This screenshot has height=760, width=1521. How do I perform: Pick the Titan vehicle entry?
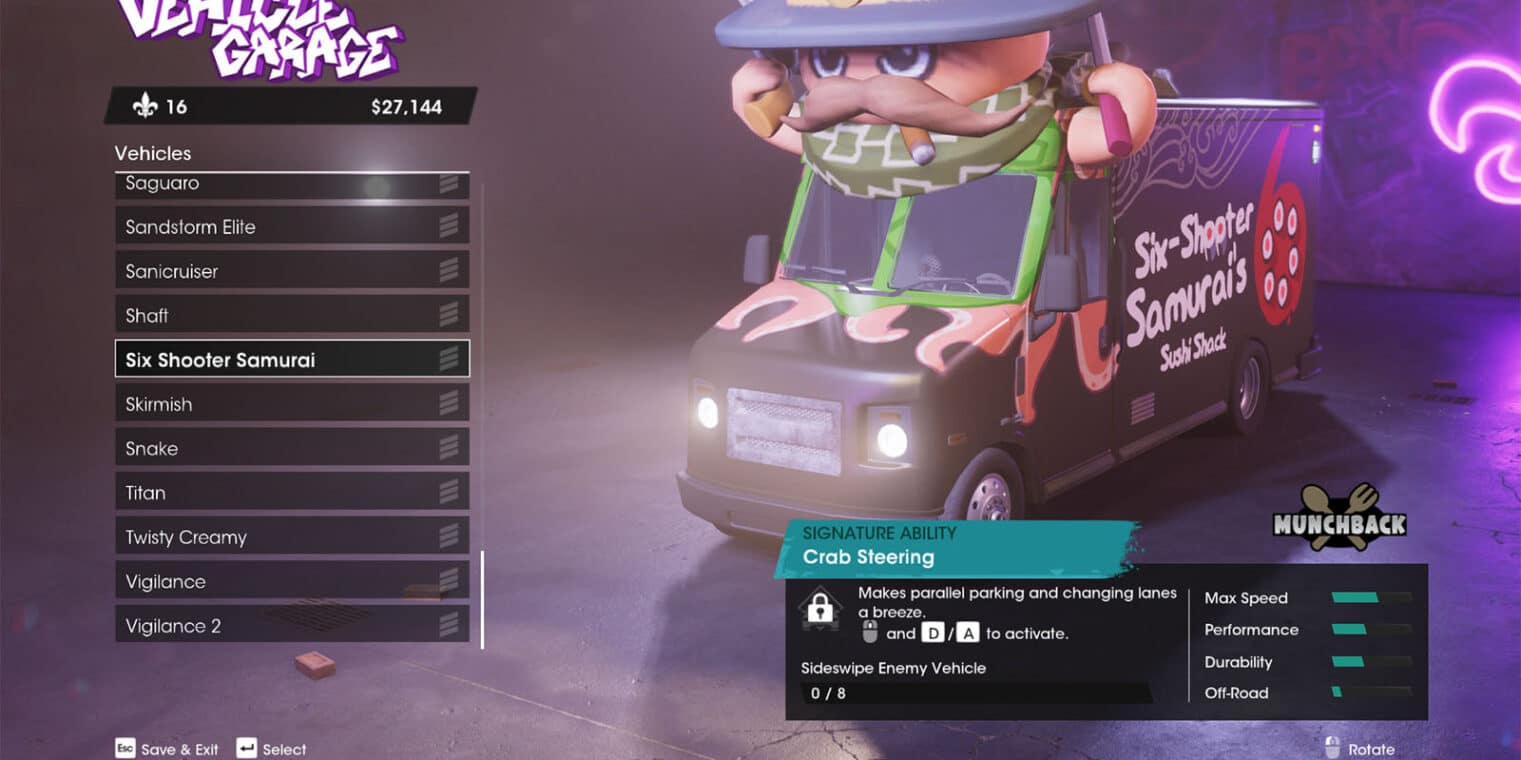(x=291, y=493)
